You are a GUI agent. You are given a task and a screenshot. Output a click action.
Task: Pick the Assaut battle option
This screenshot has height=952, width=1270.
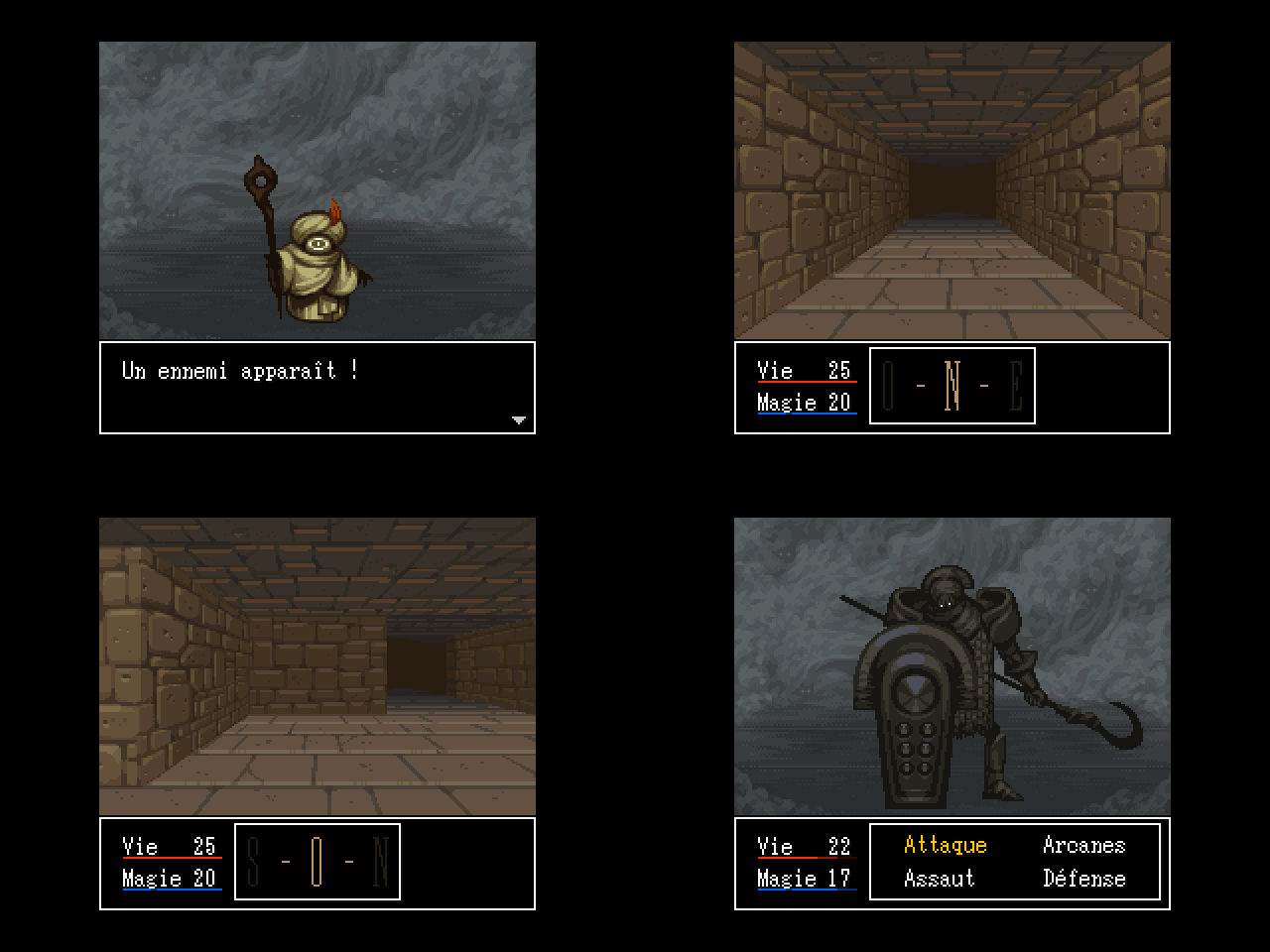[x=939, y=878]
